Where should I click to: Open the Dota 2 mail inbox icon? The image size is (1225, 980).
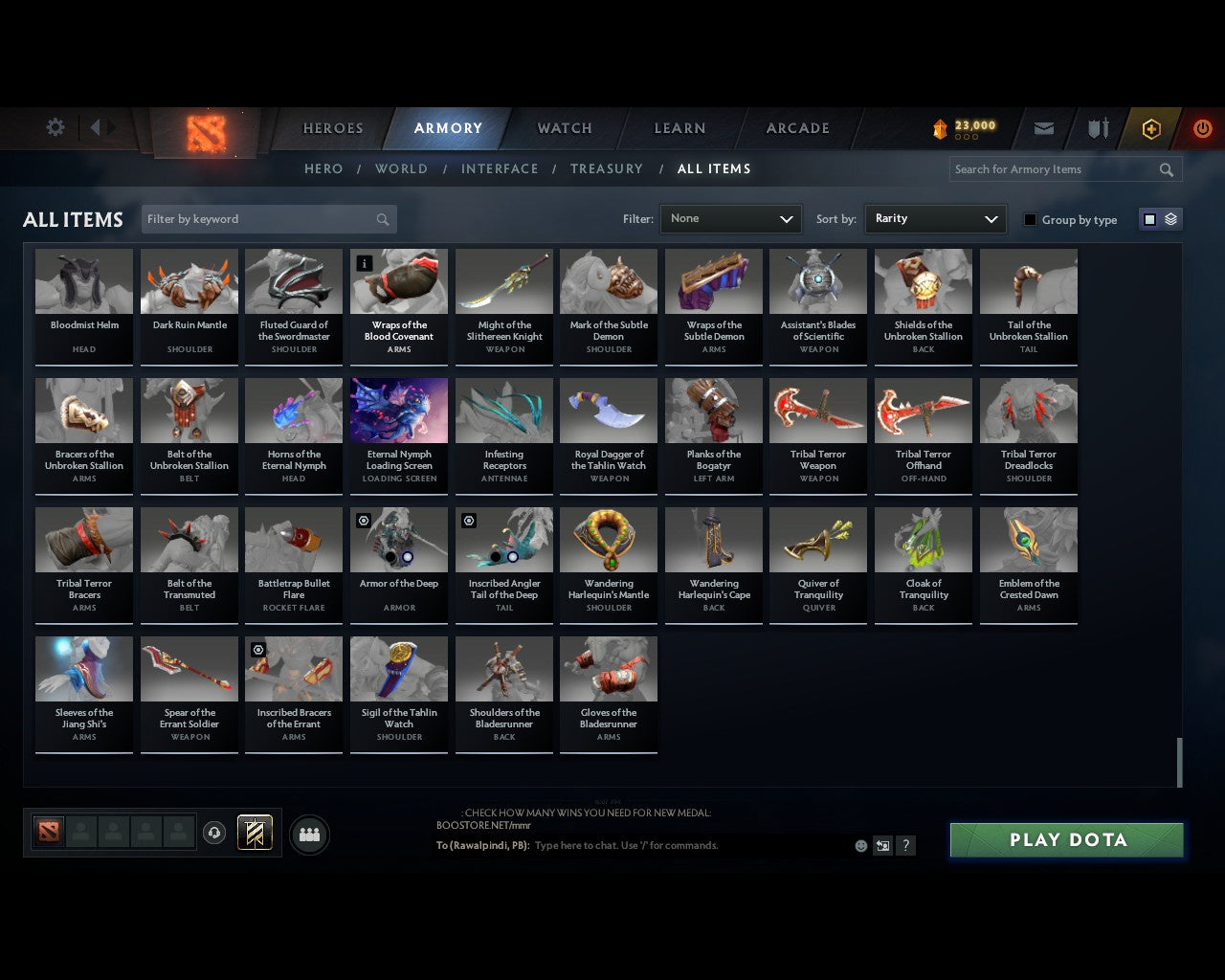pyautogui.click(x=1043, y=128)
